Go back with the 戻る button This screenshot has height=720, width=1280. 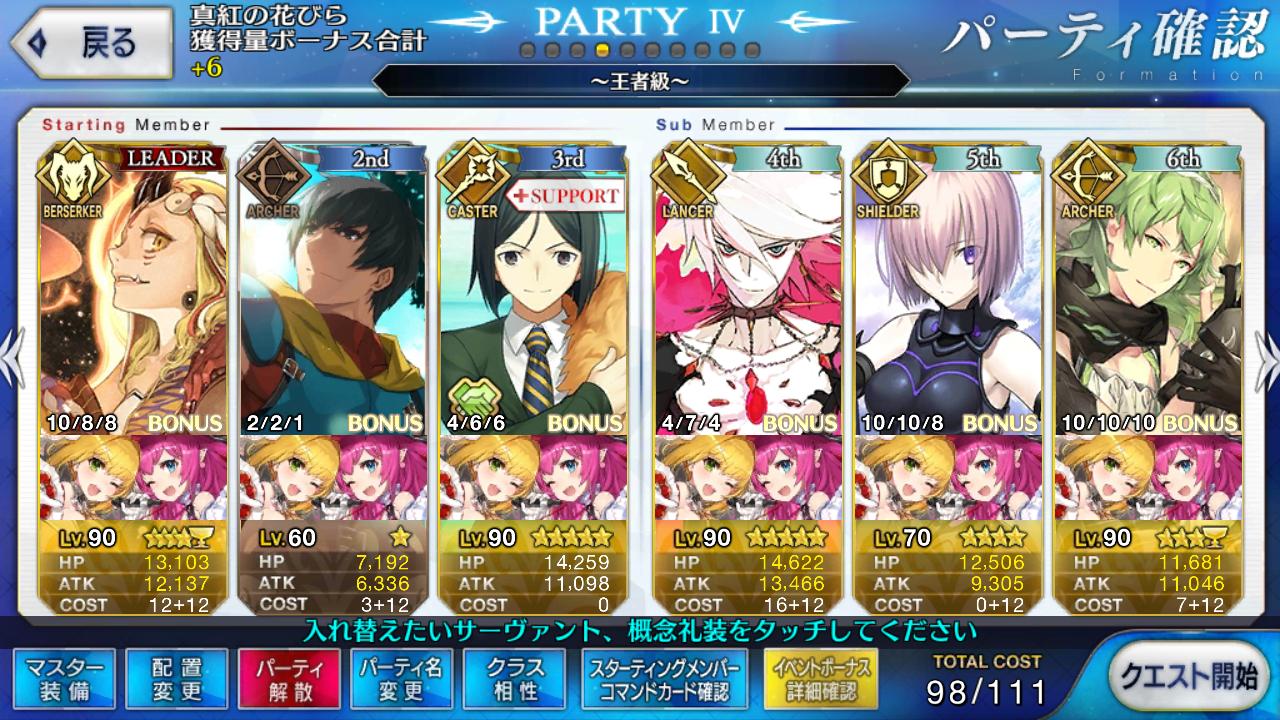point(88,43)
